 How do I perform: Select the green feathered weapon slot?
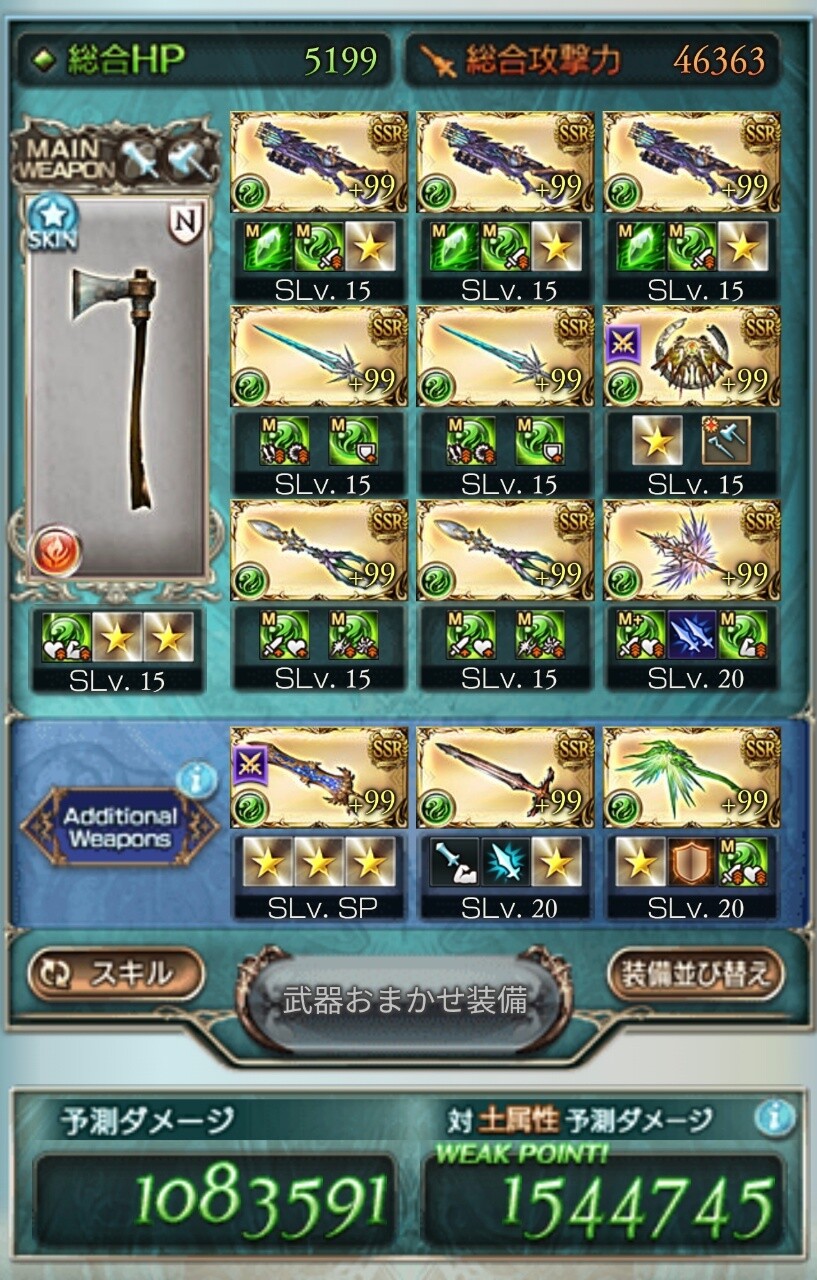tap(691, 777)
